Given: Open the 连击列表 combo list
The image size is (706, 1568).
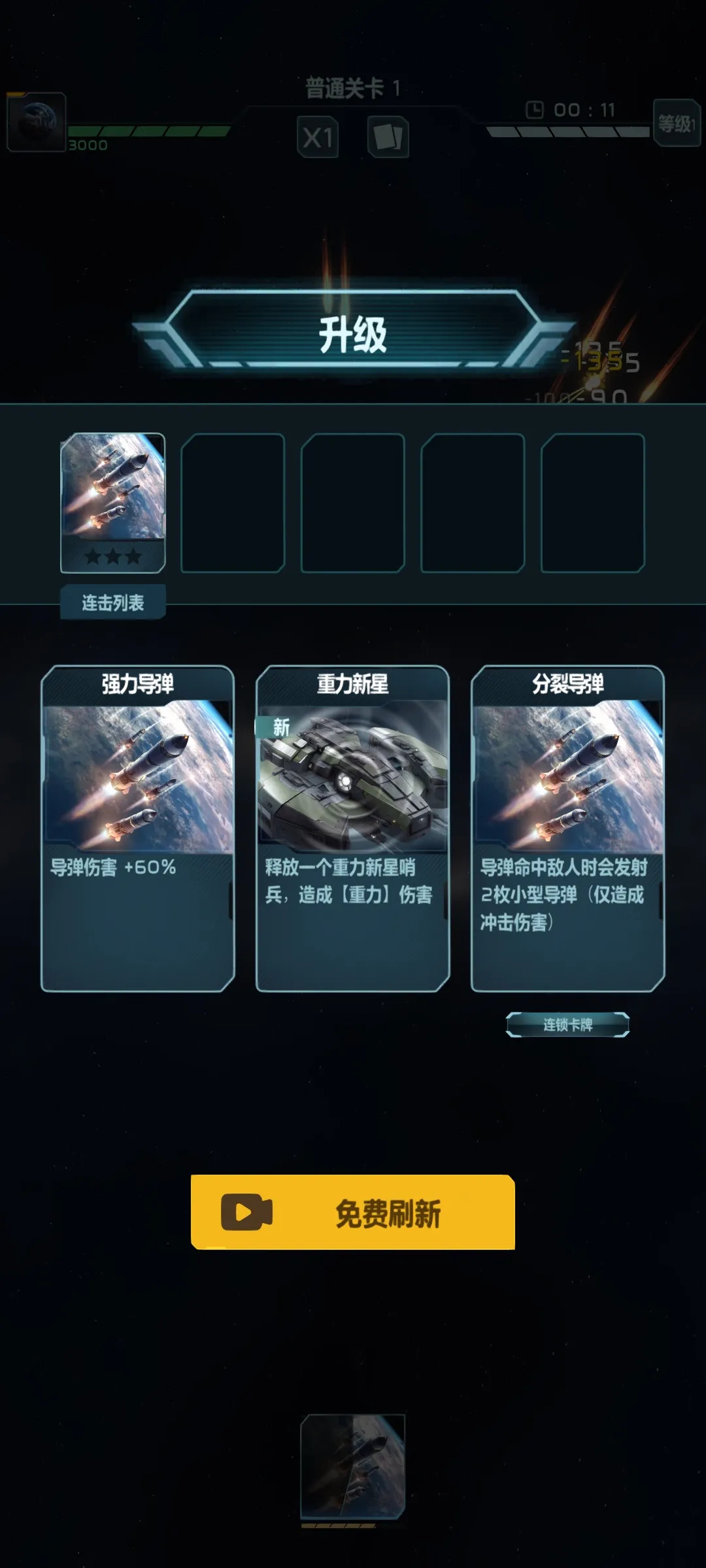Looking at the screenshot, I should click(112, 602).
